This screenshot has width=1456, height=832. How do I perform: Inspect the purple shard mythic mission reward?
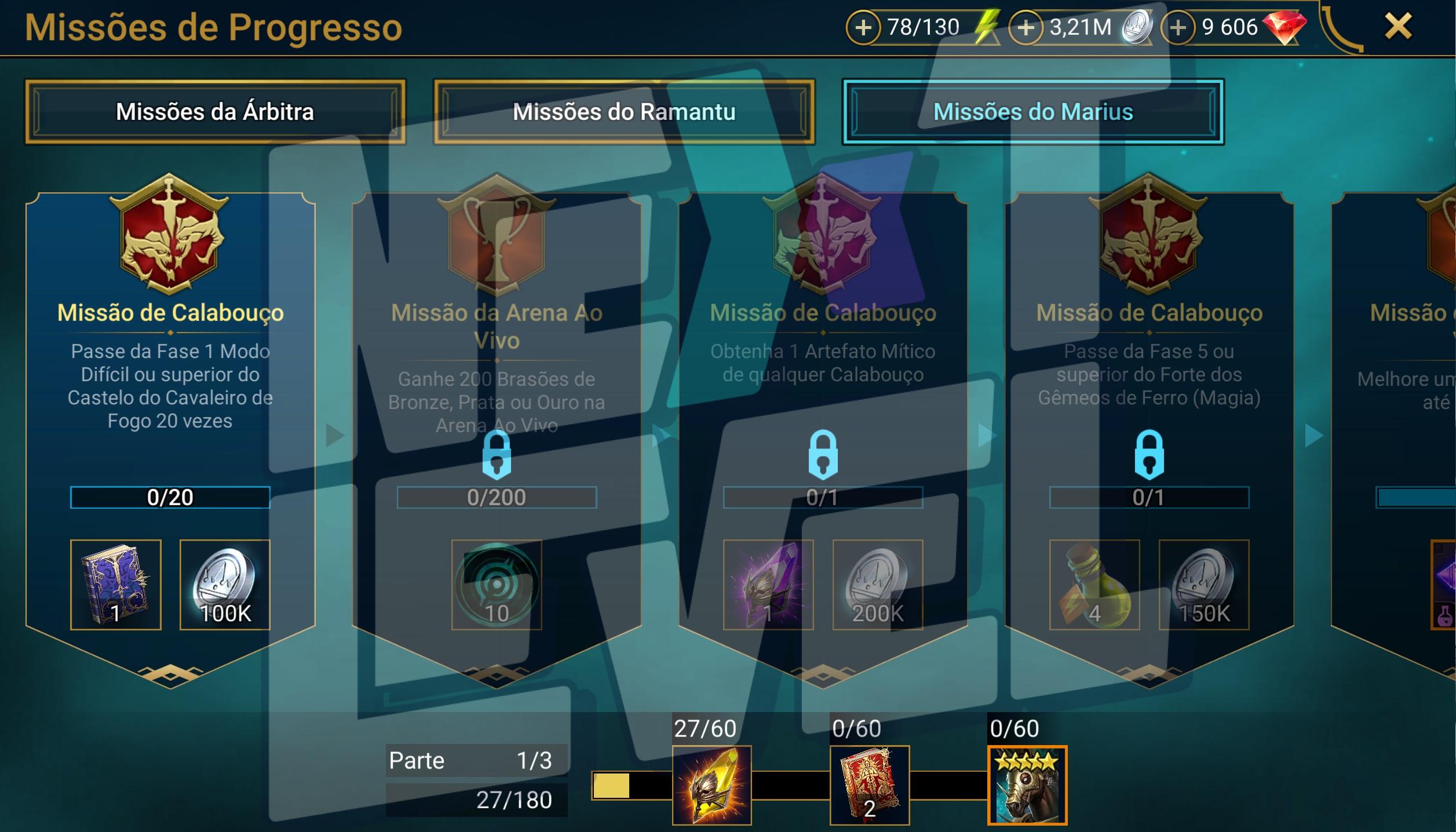coord(768,585)
